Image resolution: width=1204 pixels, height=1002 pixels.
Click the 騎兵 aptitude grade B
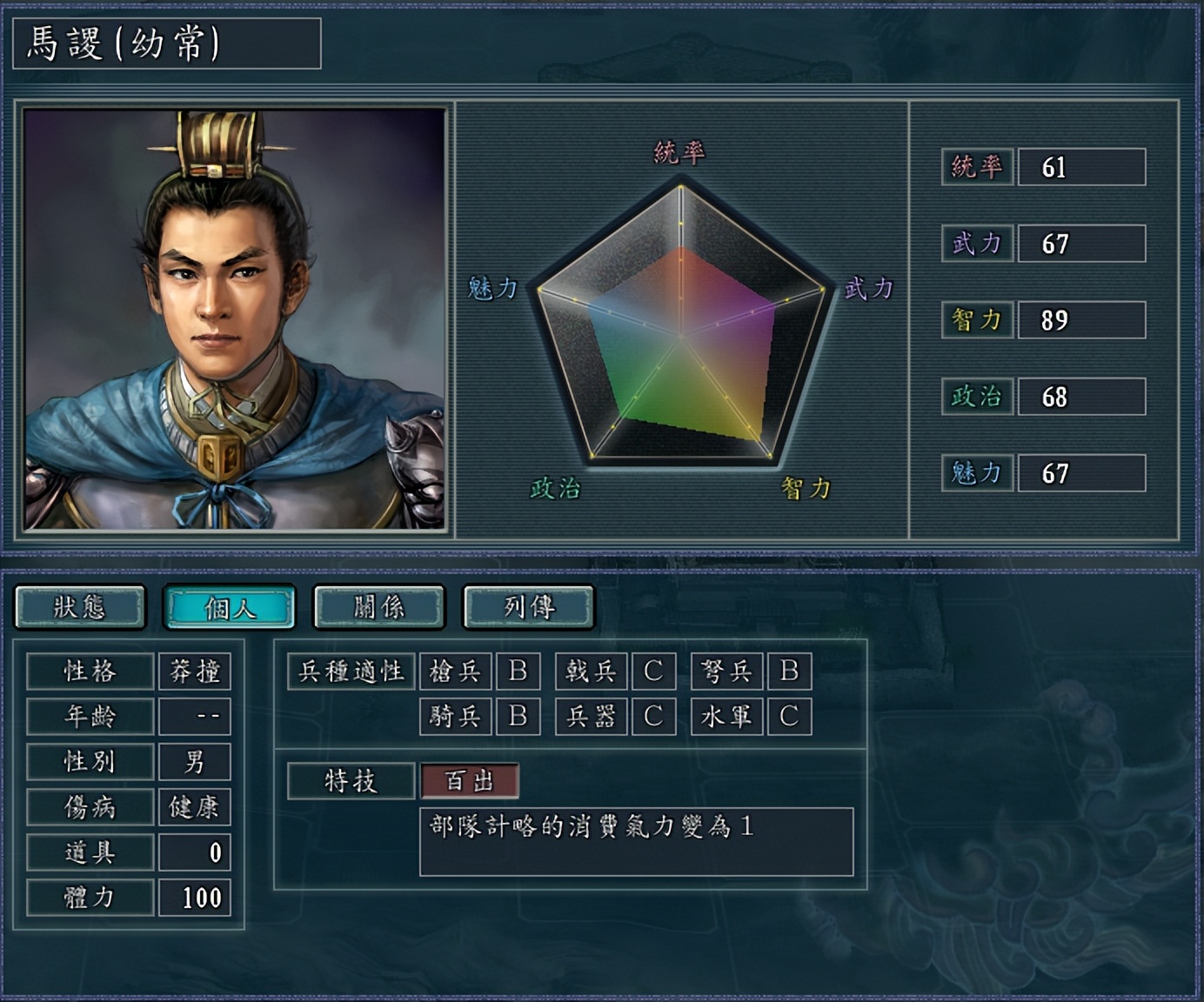pos(518,716)
